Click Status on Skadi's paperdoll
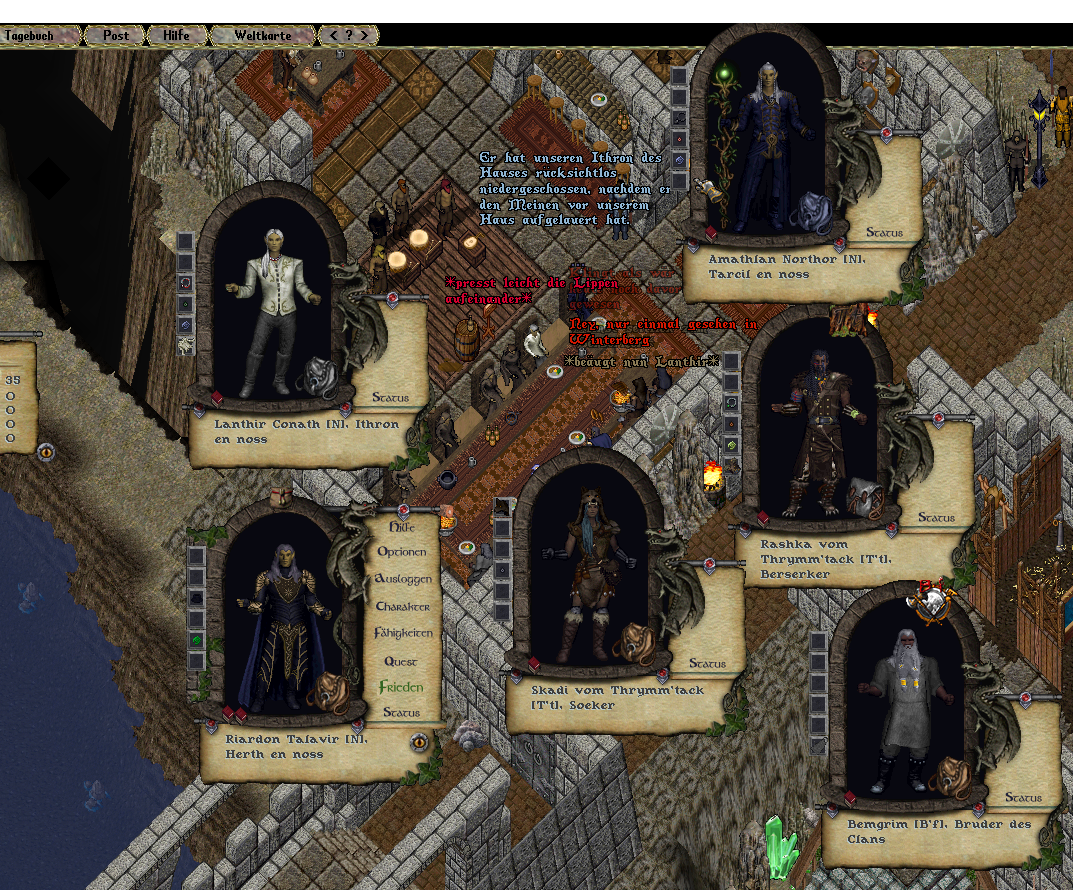Viewport: 1073px width, 890px height. pyautogui.click(x=707, y=664)
